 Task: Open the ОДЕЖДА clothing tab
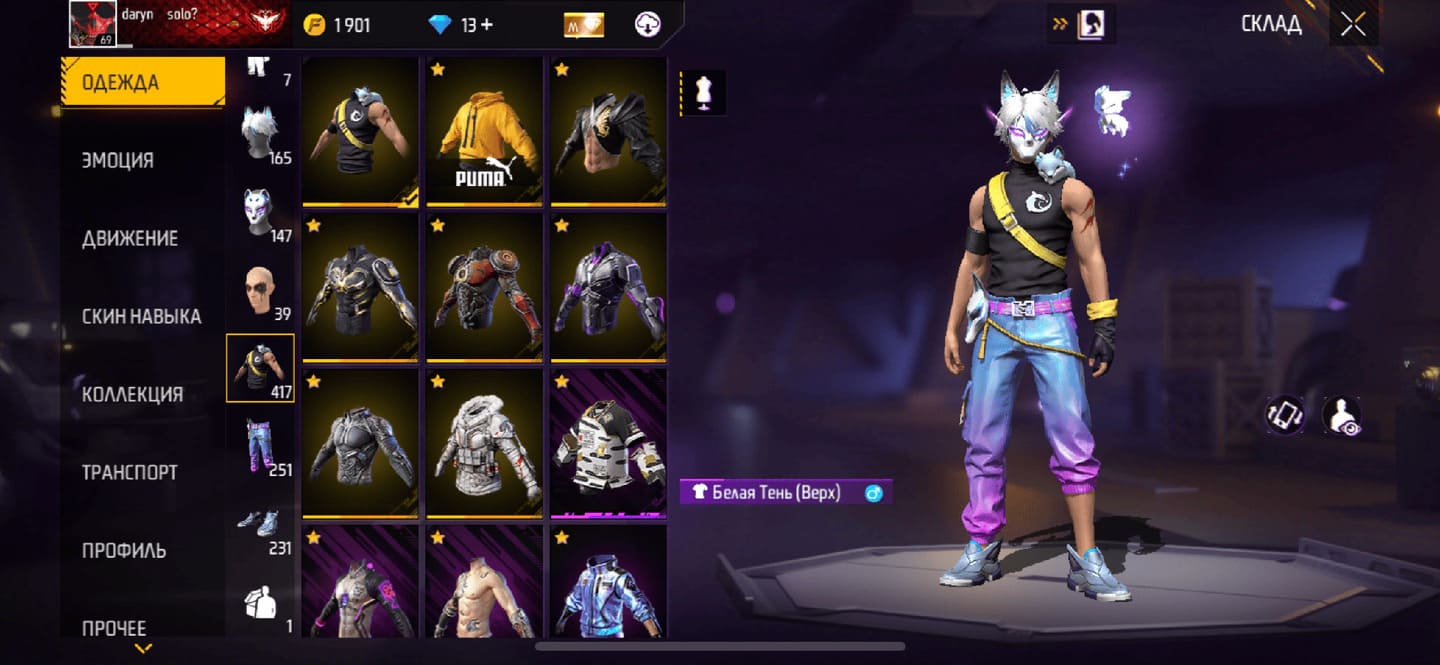142,82
